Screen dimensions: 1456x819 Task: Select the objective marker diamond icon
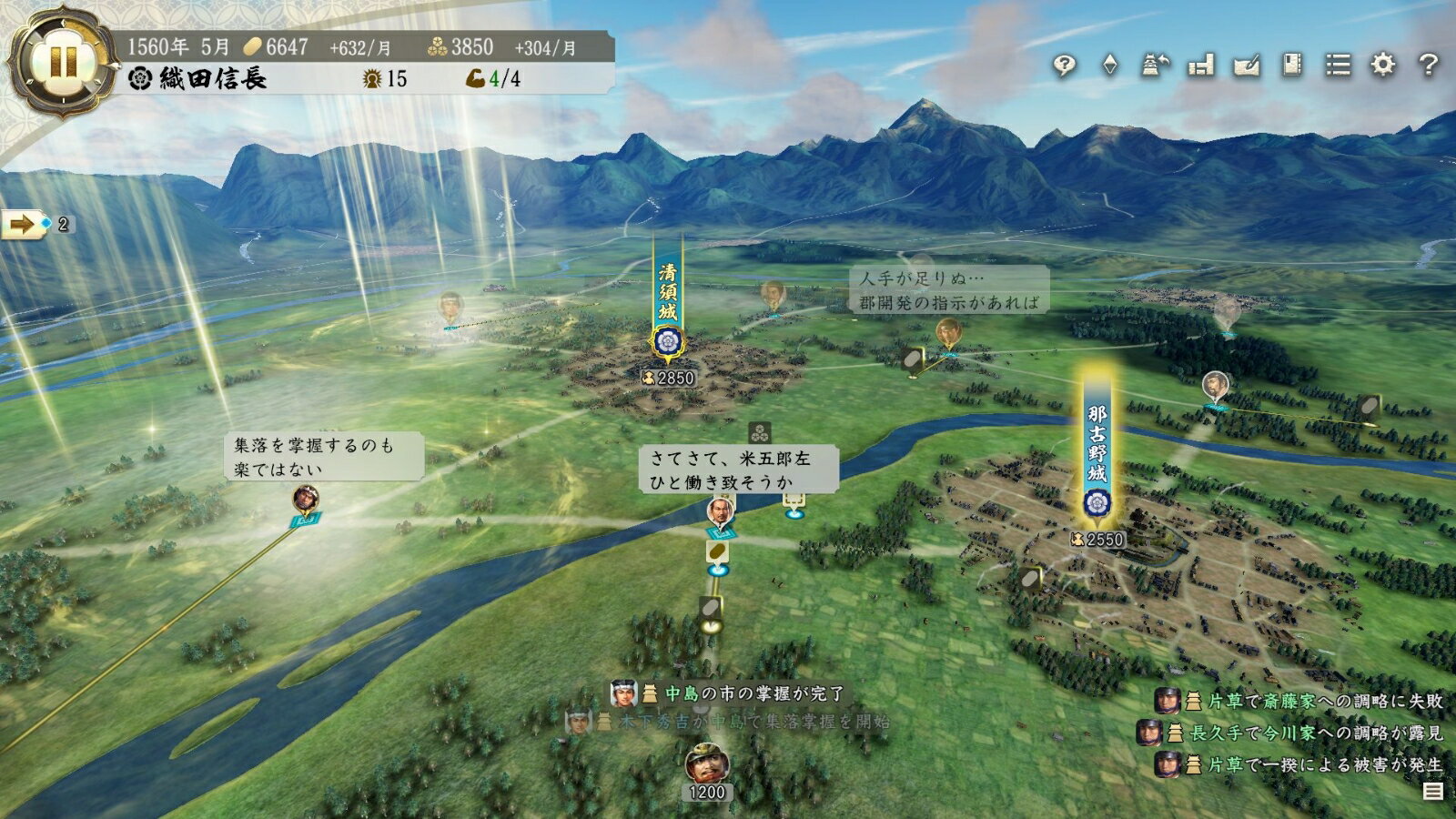pos(1110,65)
